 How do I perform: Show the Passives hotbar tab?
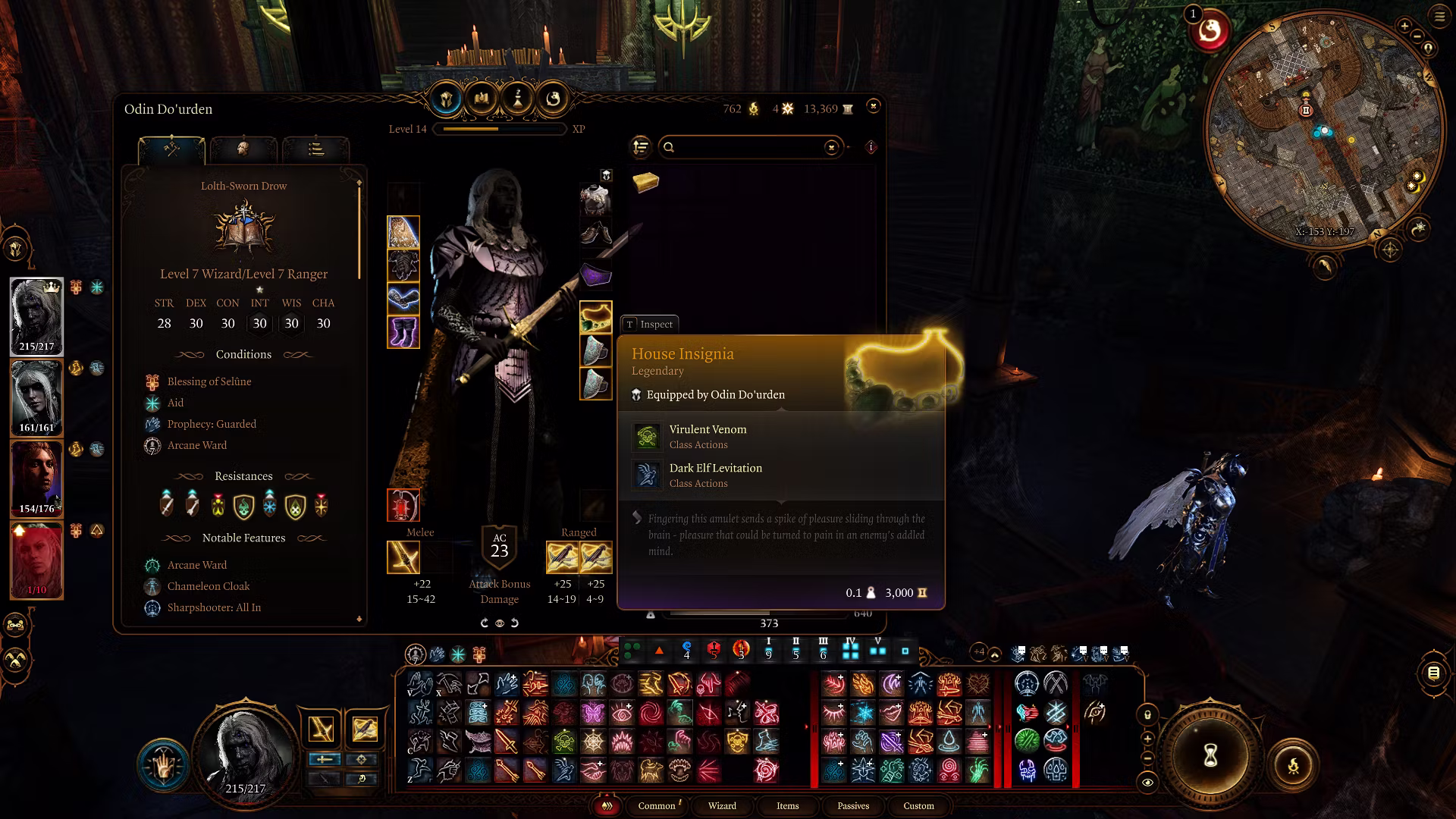click(853, 805)
